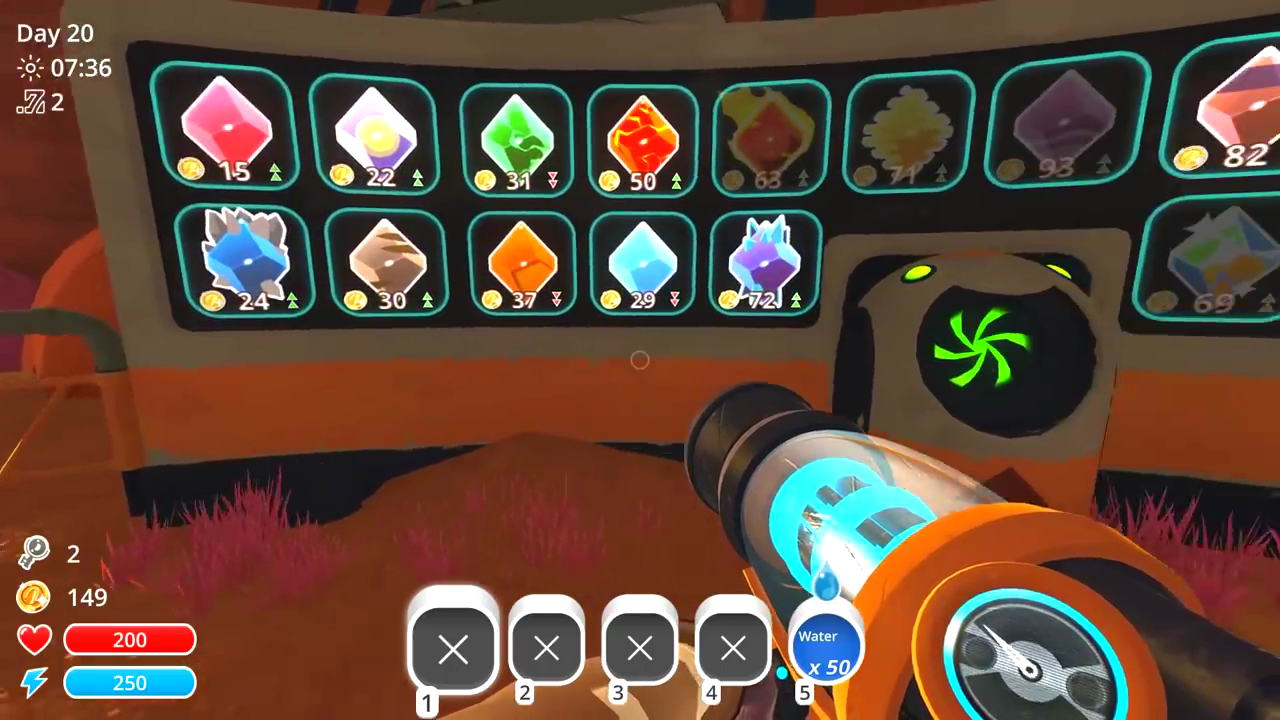Screen dimensions: 1280x720
Task: Click the red health bar showing 200
Action: click(x=130, y=640)
